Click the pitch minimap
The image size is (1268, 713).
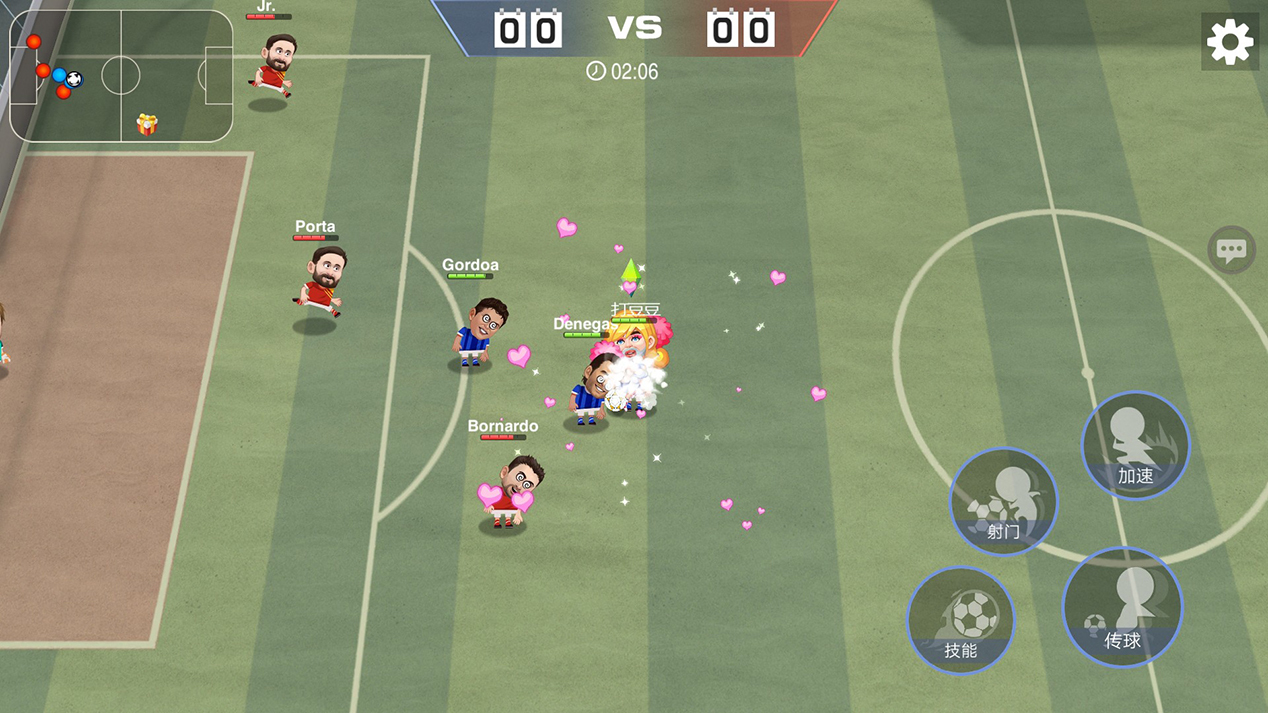pyautogui.click(x=121, y=76)
